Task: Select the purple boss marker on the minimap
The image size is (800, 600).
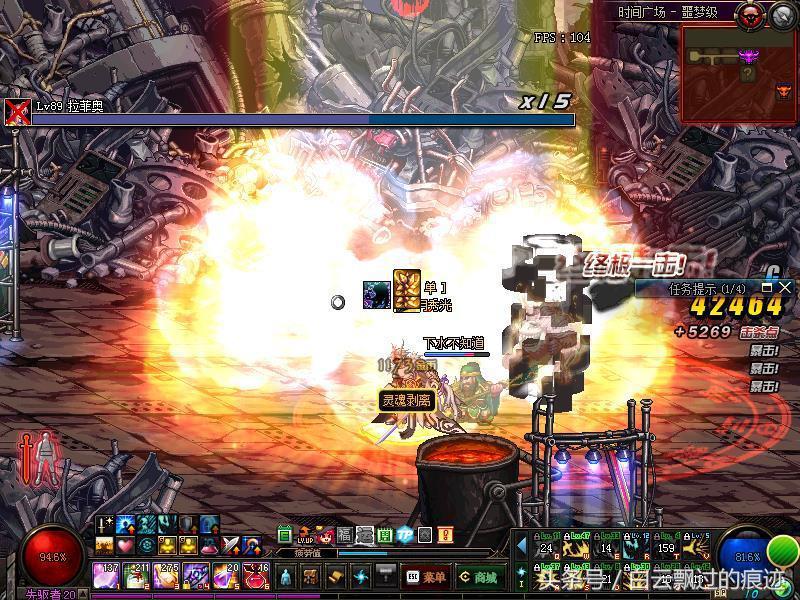Action: (x=746, y=56)
